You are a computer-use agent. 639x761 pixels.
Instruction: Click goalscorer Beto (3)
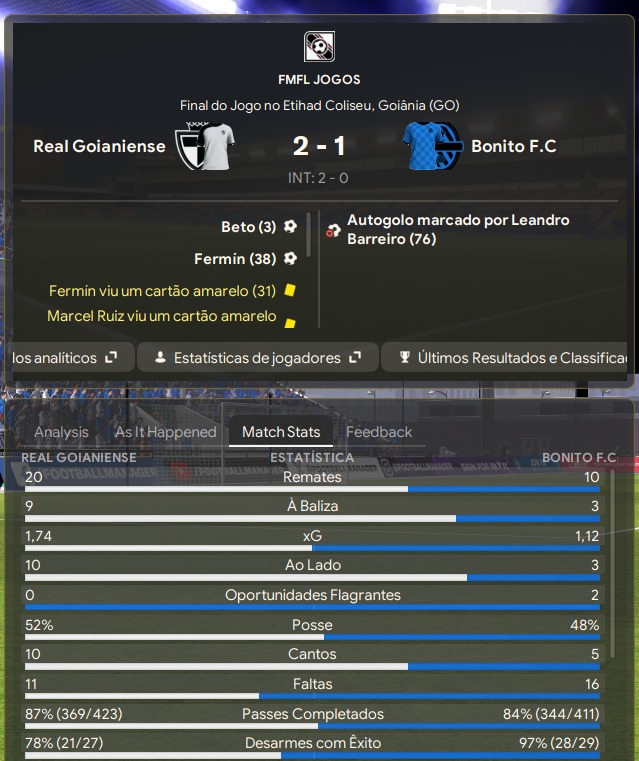pyautogui.click(x=249, y=227)
